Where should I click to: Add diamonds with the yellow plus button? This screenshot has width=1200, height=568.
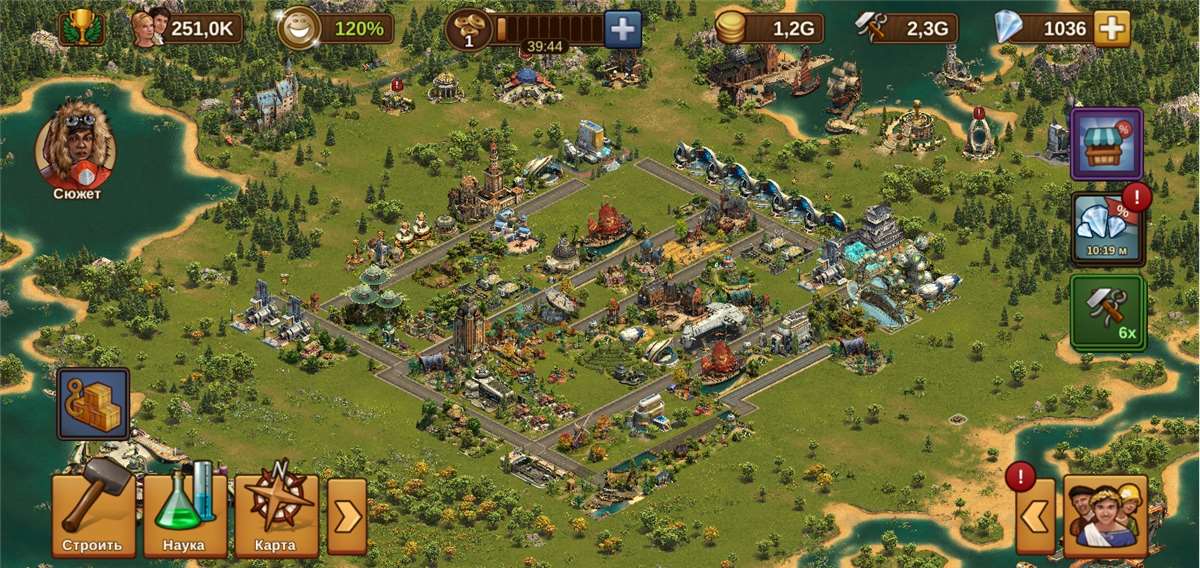click(1111, 29)
